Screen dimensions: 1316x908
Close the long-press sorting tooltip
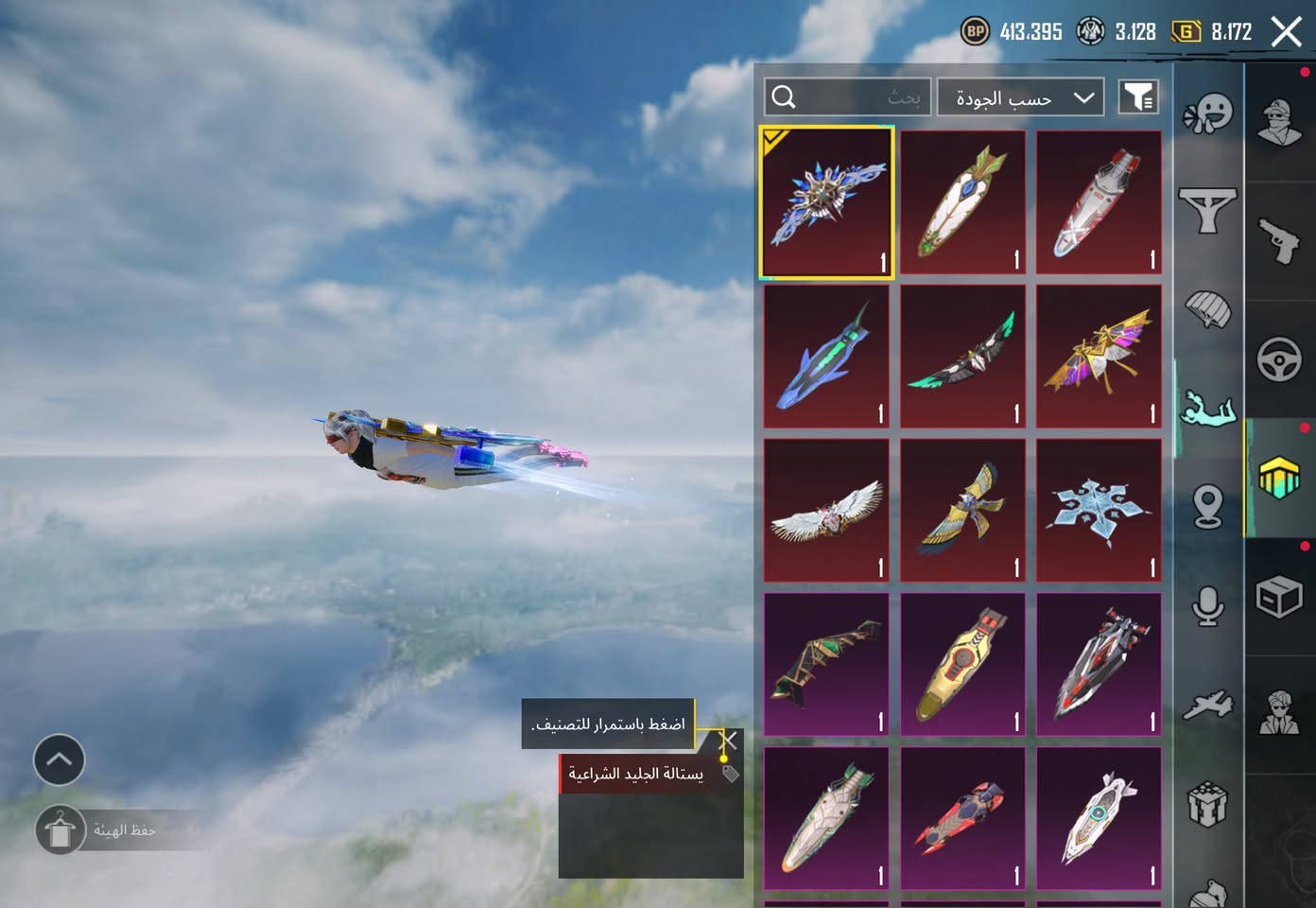pos(729,740)
